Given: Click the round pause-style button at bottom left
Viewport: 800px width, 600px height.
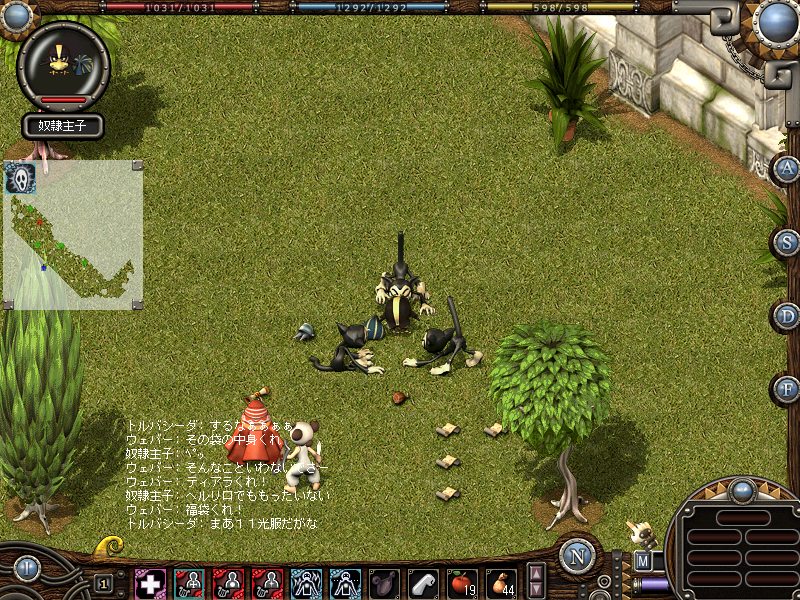Looking at the screenshot, I should point(27,569).
